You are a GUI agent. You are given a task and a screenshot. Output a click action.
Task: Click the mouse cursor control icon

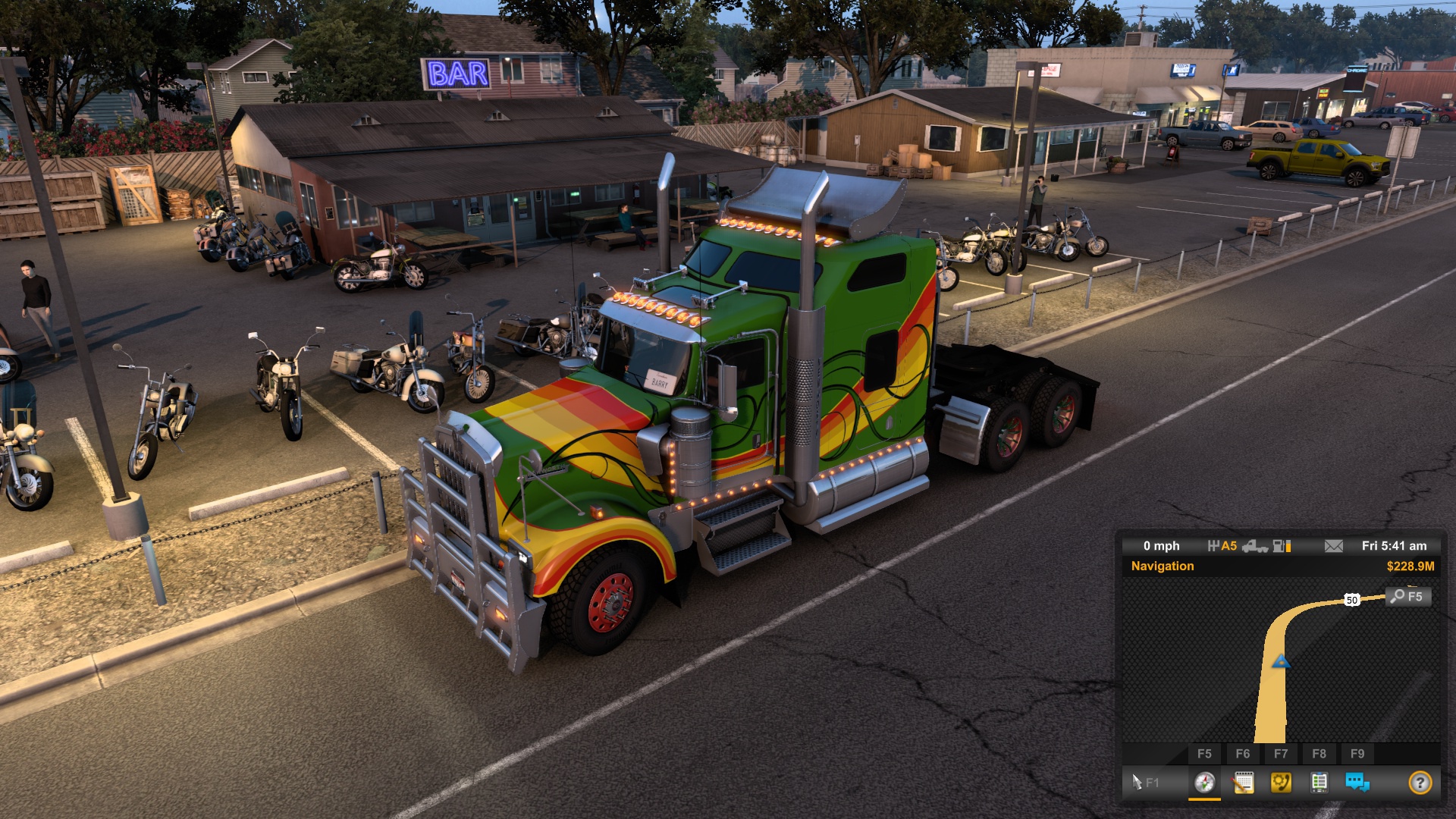click(x=1137, y=782)
